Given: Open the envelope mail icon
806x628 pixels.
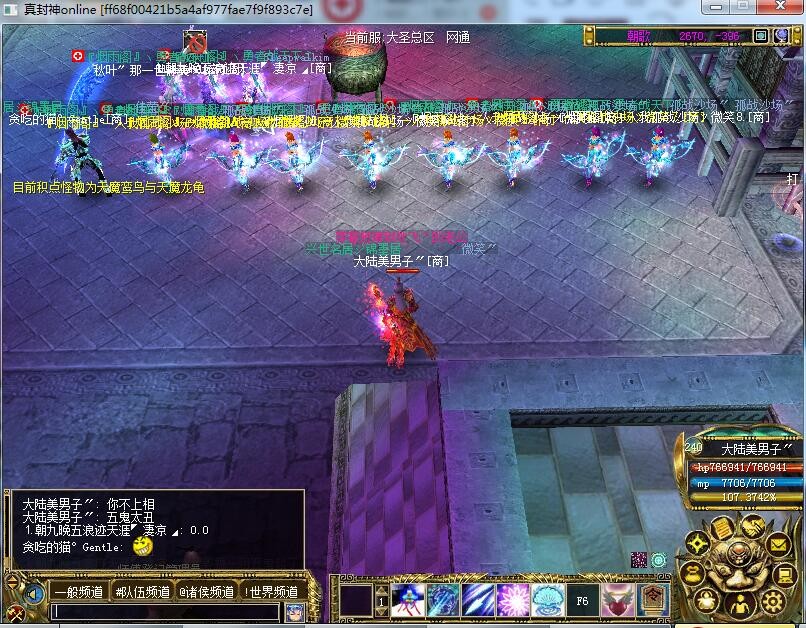Looking at the screenshot, I should click(x=778, y=545).
